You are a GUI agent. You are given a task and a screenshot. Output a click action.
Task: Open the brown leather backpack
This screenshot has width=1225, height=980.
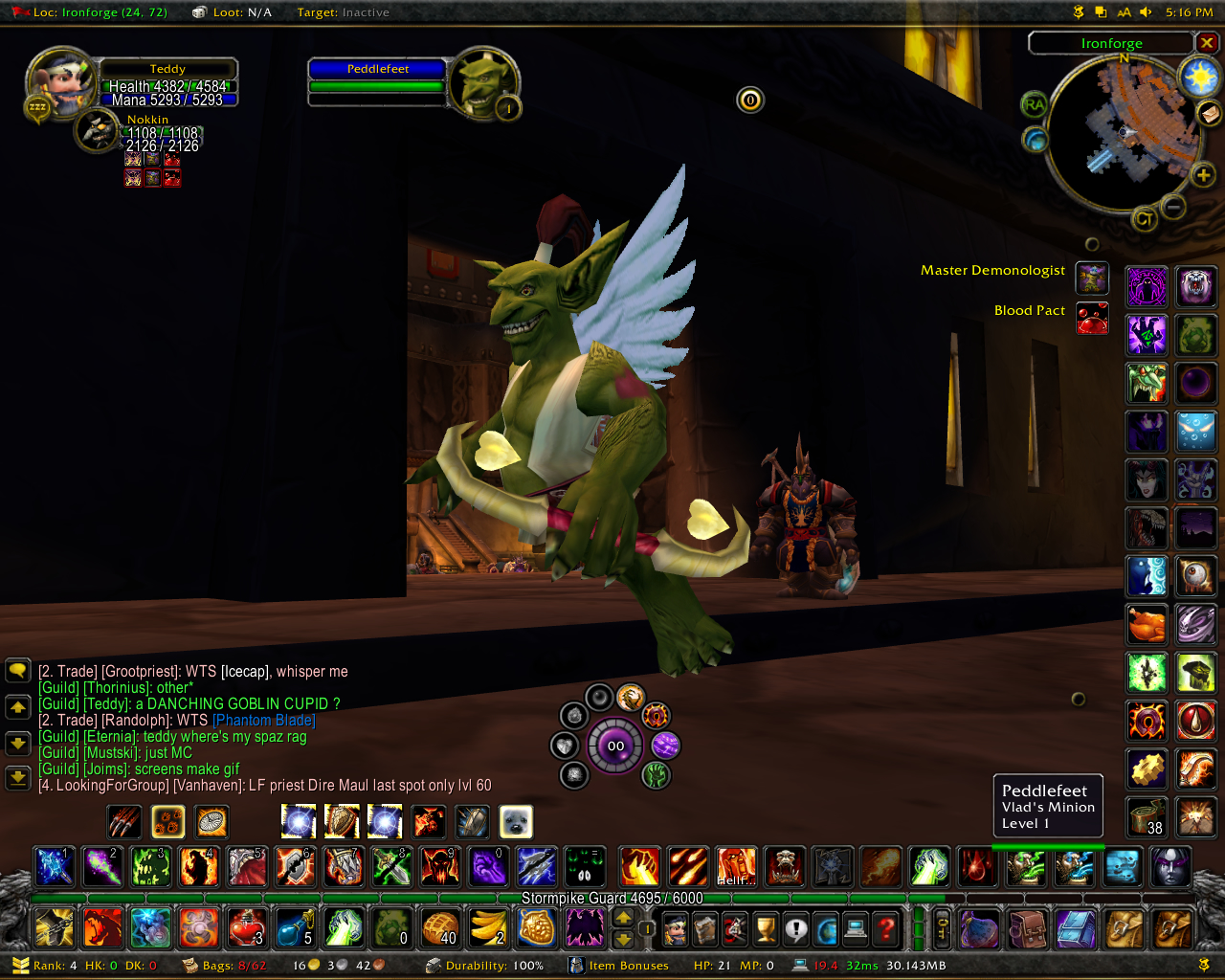coord(1026,927)
